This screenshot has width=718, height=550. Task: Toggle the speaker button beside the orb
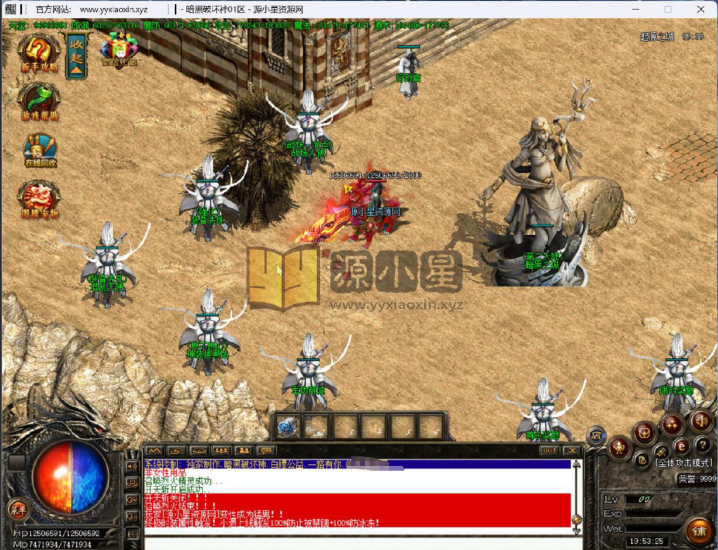click(x=131, y=467)
